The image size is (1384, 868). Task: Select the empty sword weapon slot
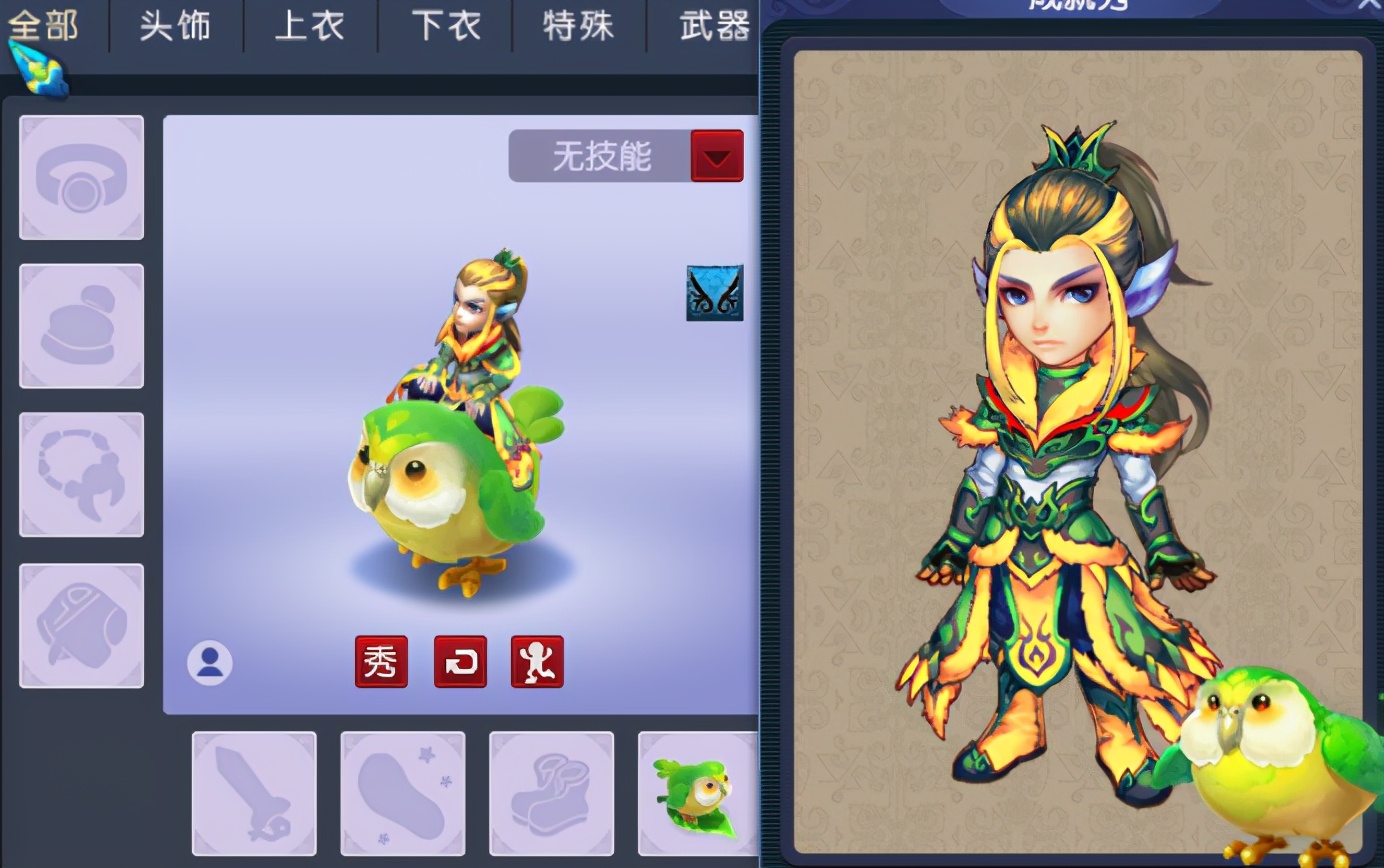[x=253, y=793]
